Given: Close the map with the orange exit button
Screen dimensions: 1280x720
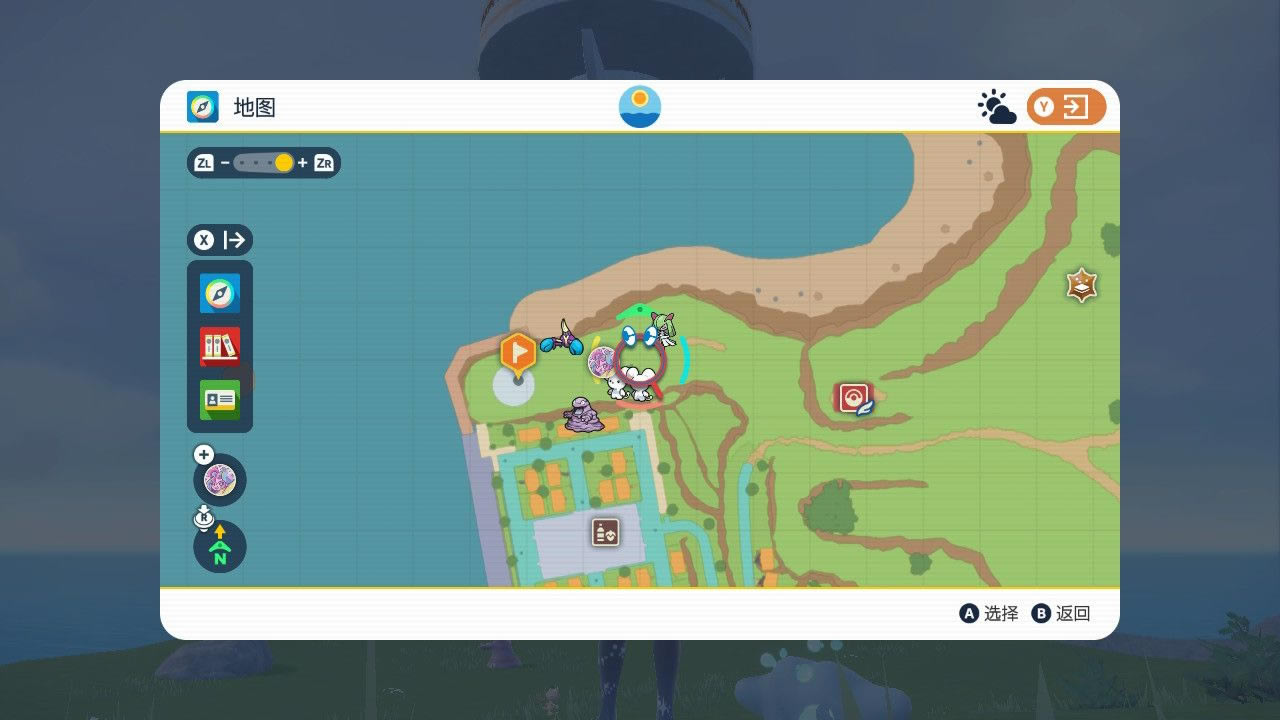Looking at the screenshot, I should point(1066,107).
